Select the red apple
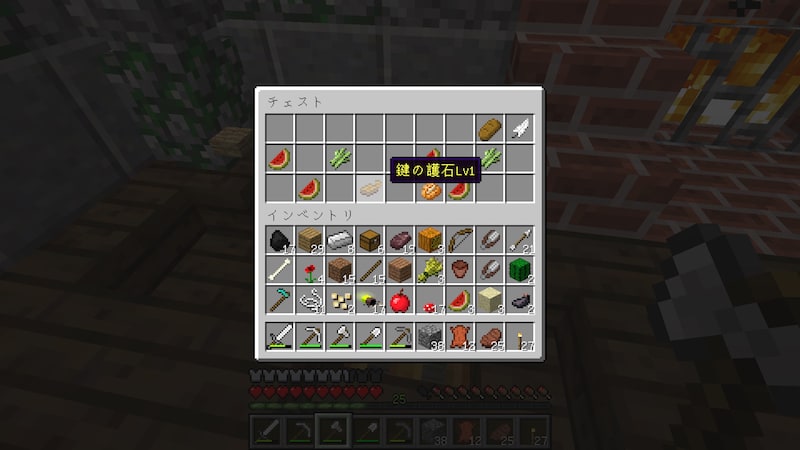 (x=400, y=300)
